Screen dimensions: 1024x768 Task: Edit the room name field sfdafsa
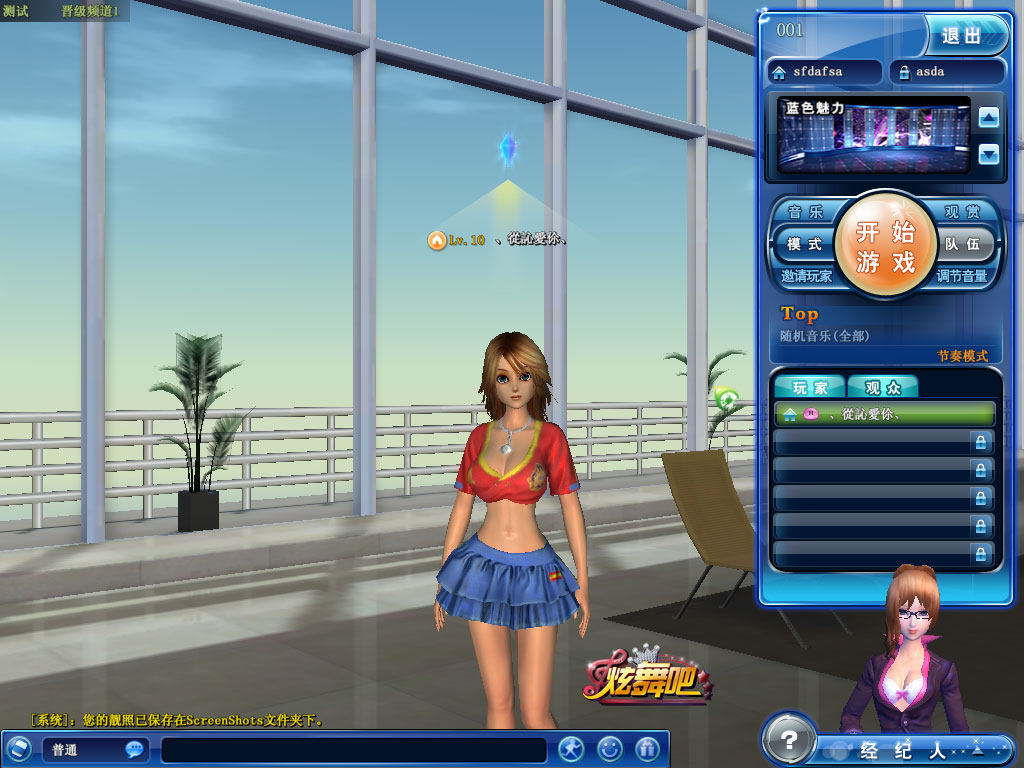pyautogui.click(x=825, y=72)
